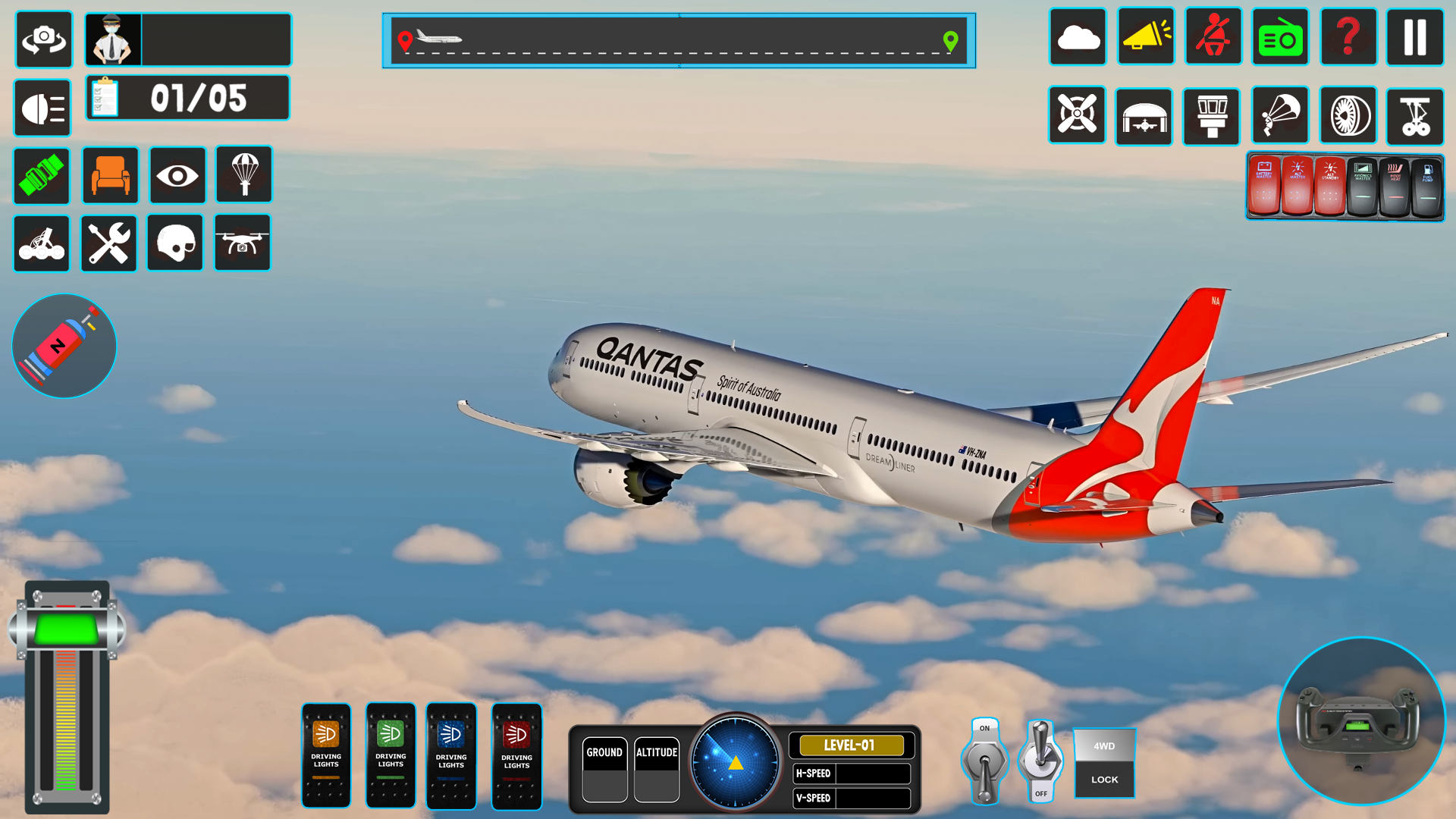Open the control tower icon
This screenshot has width=1456, height=819.
point(1211,116)
